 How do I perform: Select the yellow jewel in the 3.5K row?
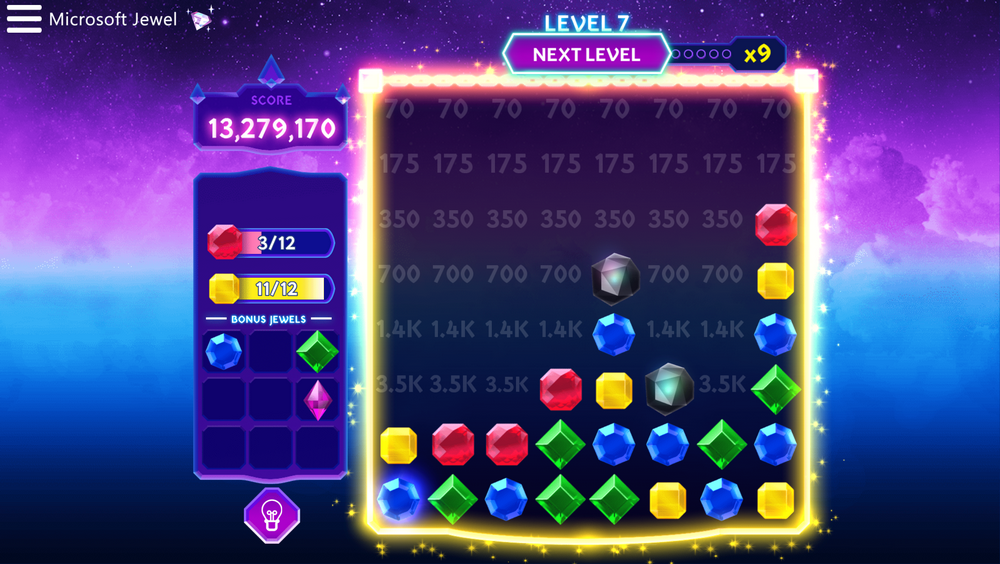[x=614, y=390]
